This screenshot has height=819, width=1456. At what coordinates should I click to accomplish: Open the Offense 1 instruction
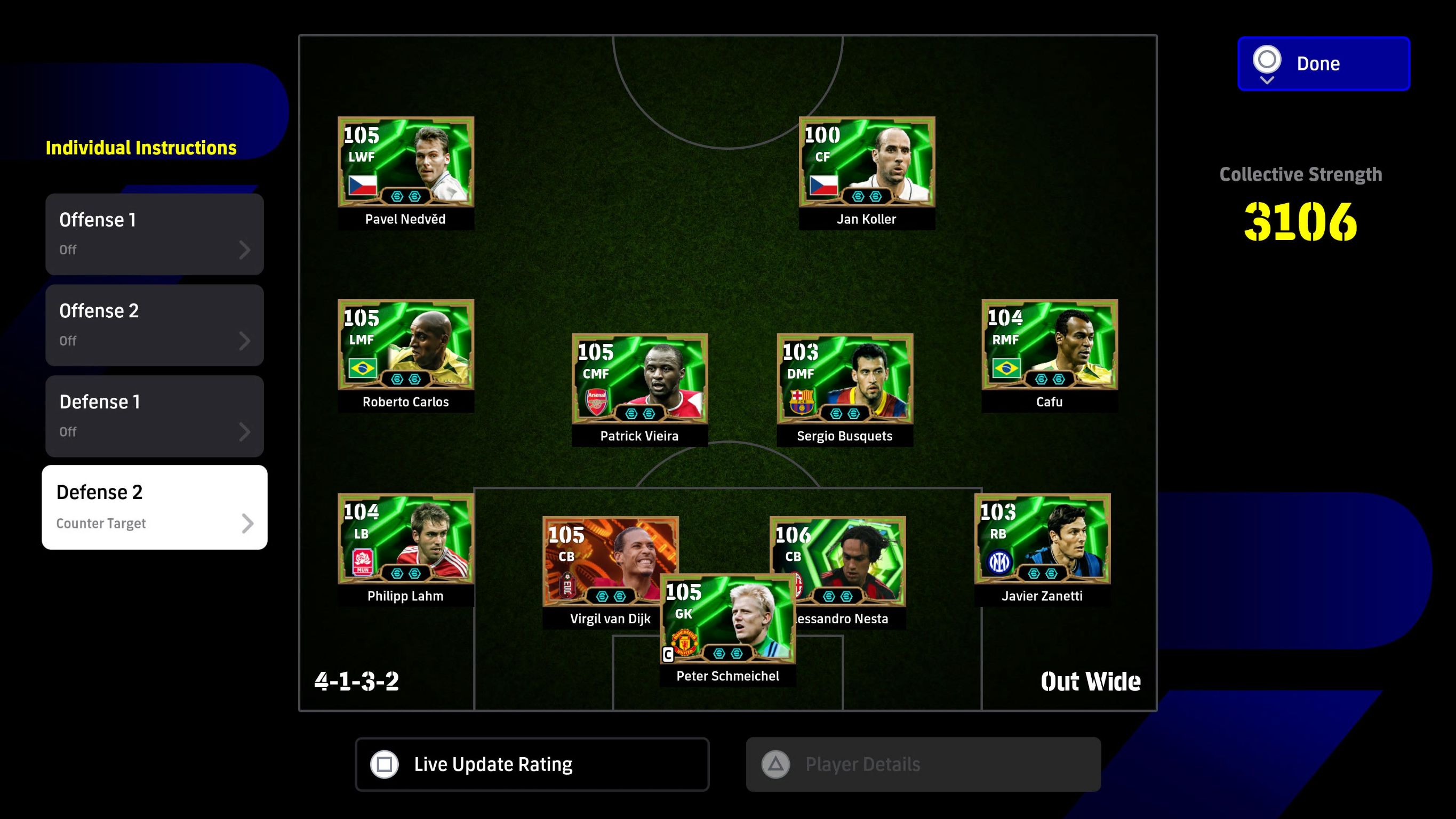[x=154, y=234]
